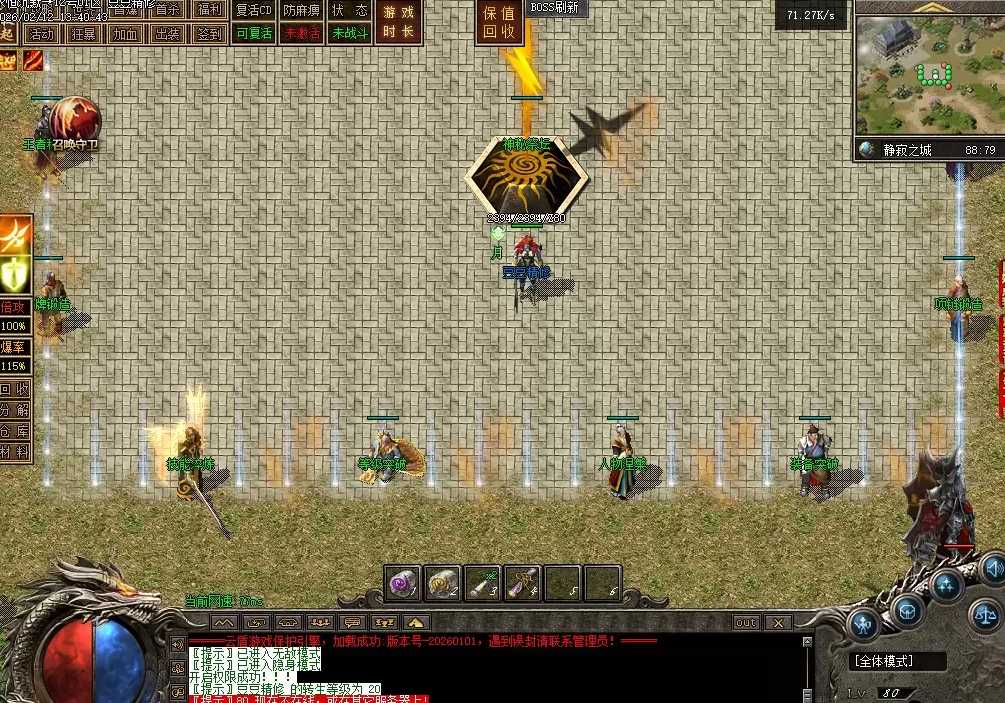This screenshot has width=1005, height=703.
Task: Click the 首杀 first-kill button
Action: [167, 10]
